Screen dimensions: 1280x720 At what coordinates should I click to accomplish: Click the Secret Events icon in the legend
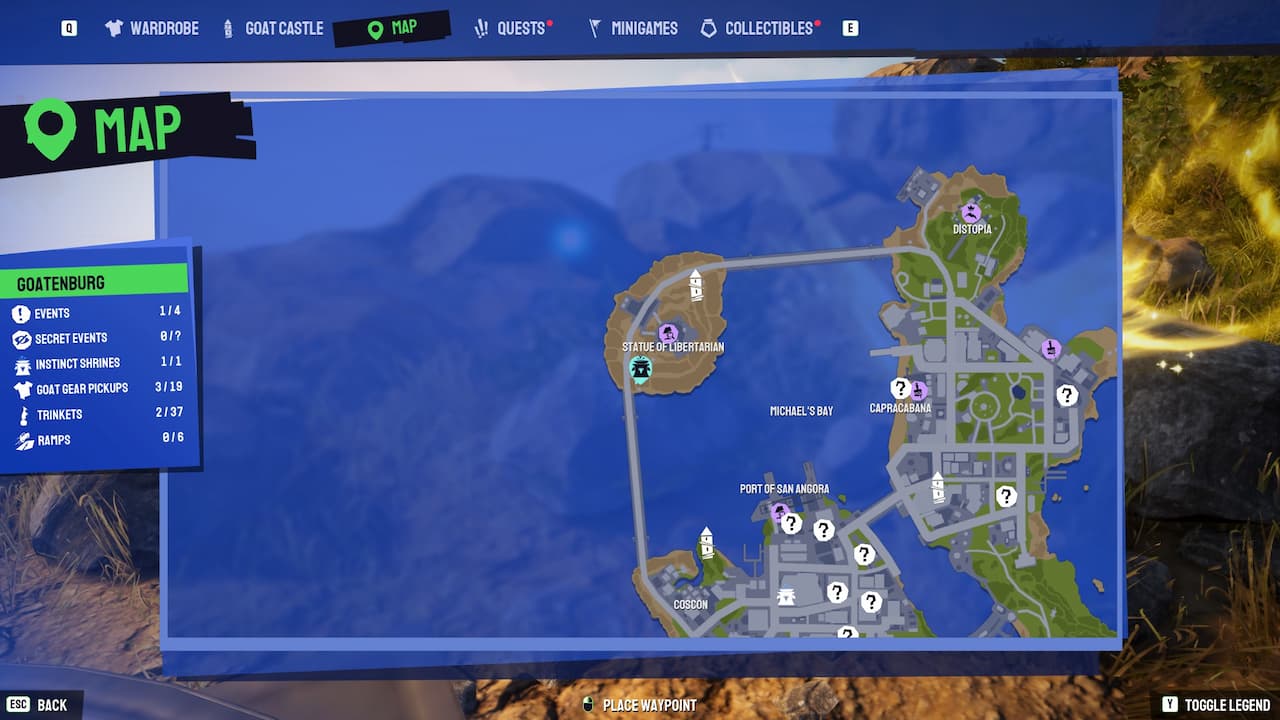coord(24,338)
